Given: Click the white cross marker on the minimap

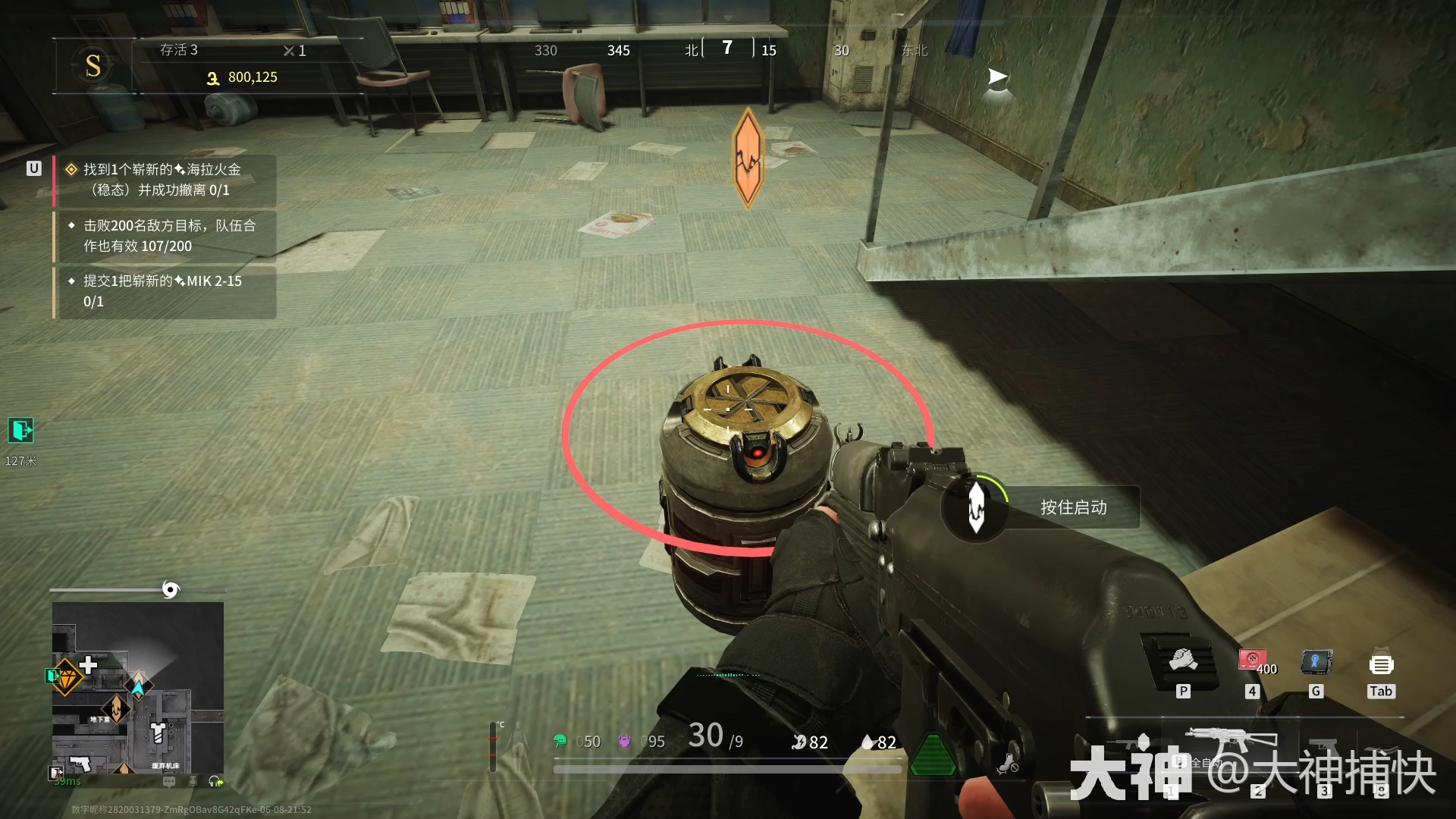Looking at the screenshot, I should (x=88, y=665).
